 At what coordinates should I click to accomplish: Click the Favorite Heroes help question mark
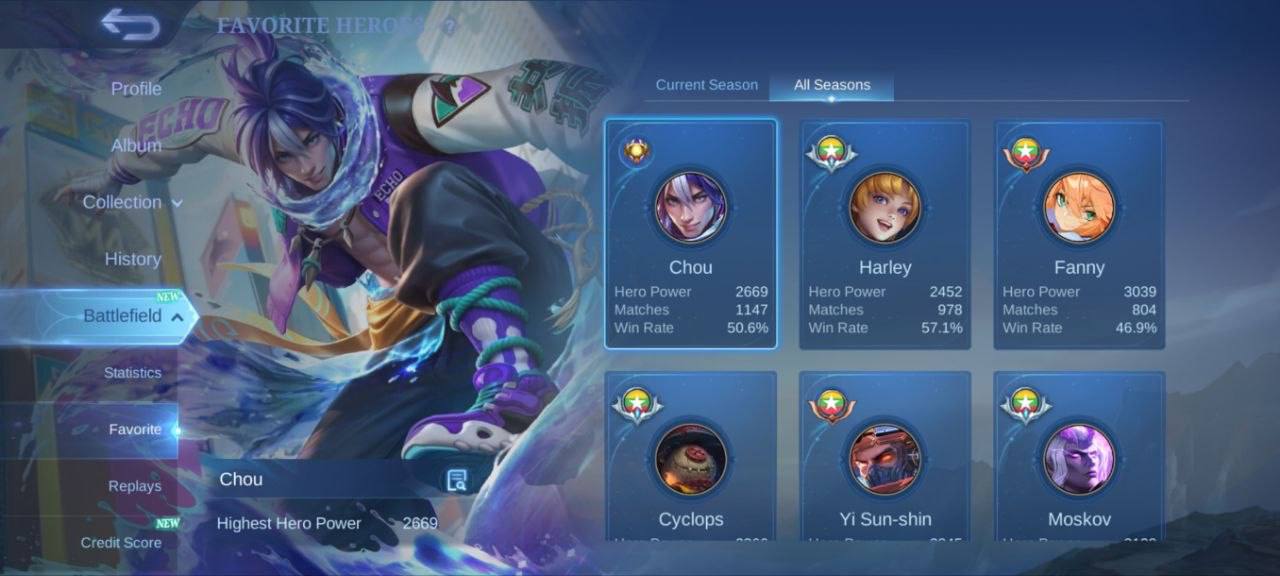coord(449,27)
